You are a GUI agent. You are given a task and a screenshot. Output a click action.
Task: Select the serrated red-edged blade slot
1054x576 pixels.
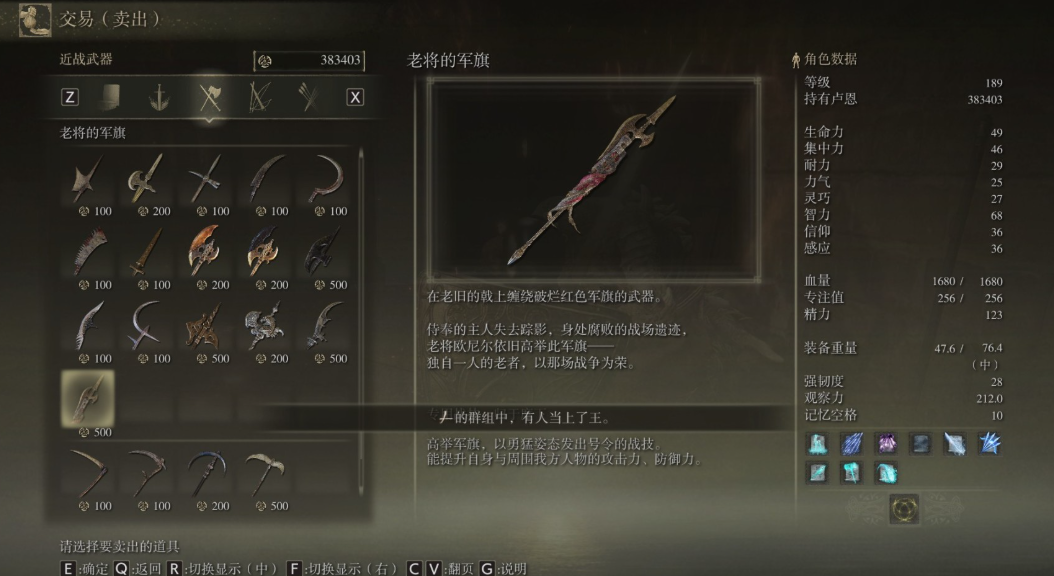[x=88, y=251]
